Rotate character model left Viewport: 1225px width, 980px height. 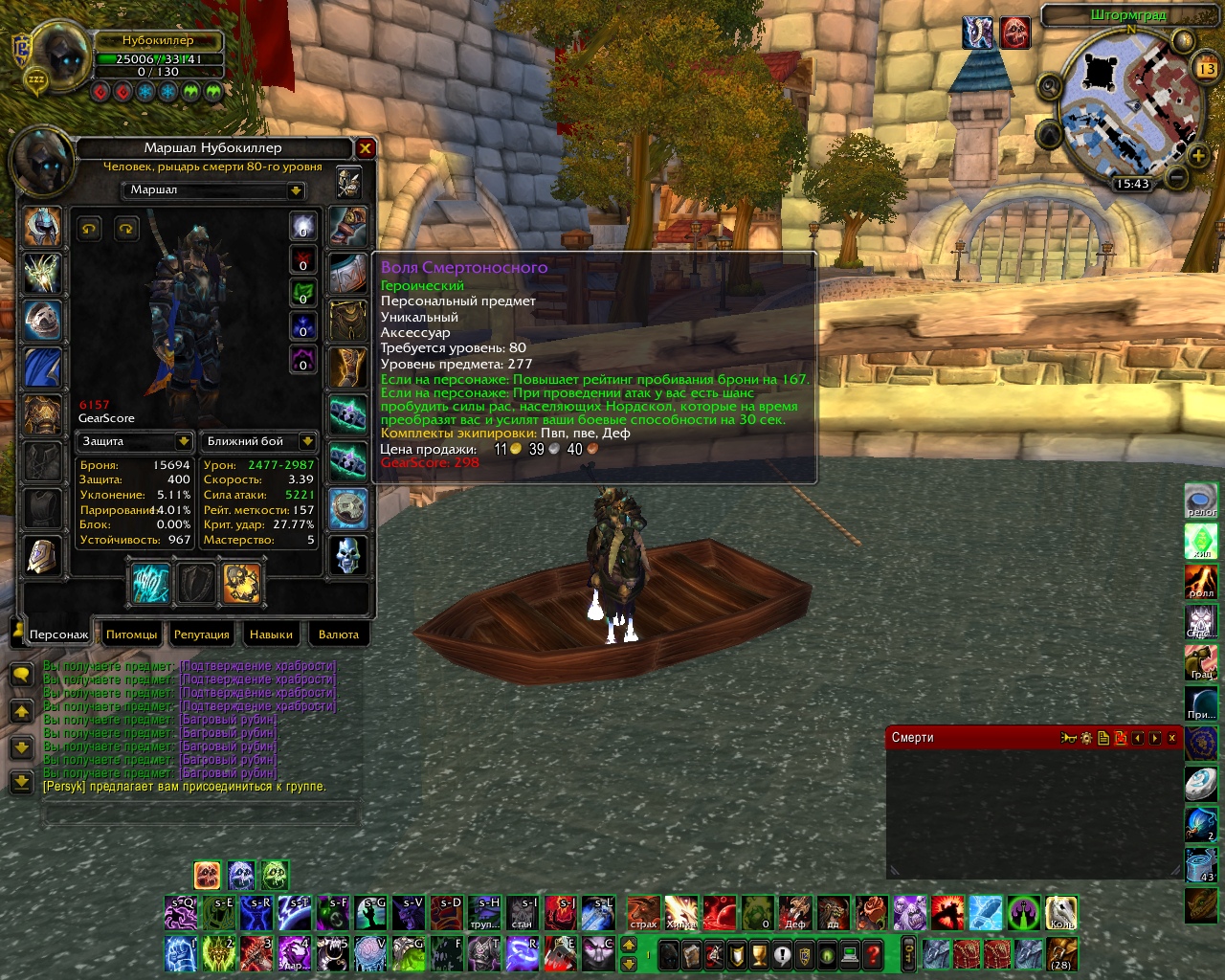click(x=90, y=228)
